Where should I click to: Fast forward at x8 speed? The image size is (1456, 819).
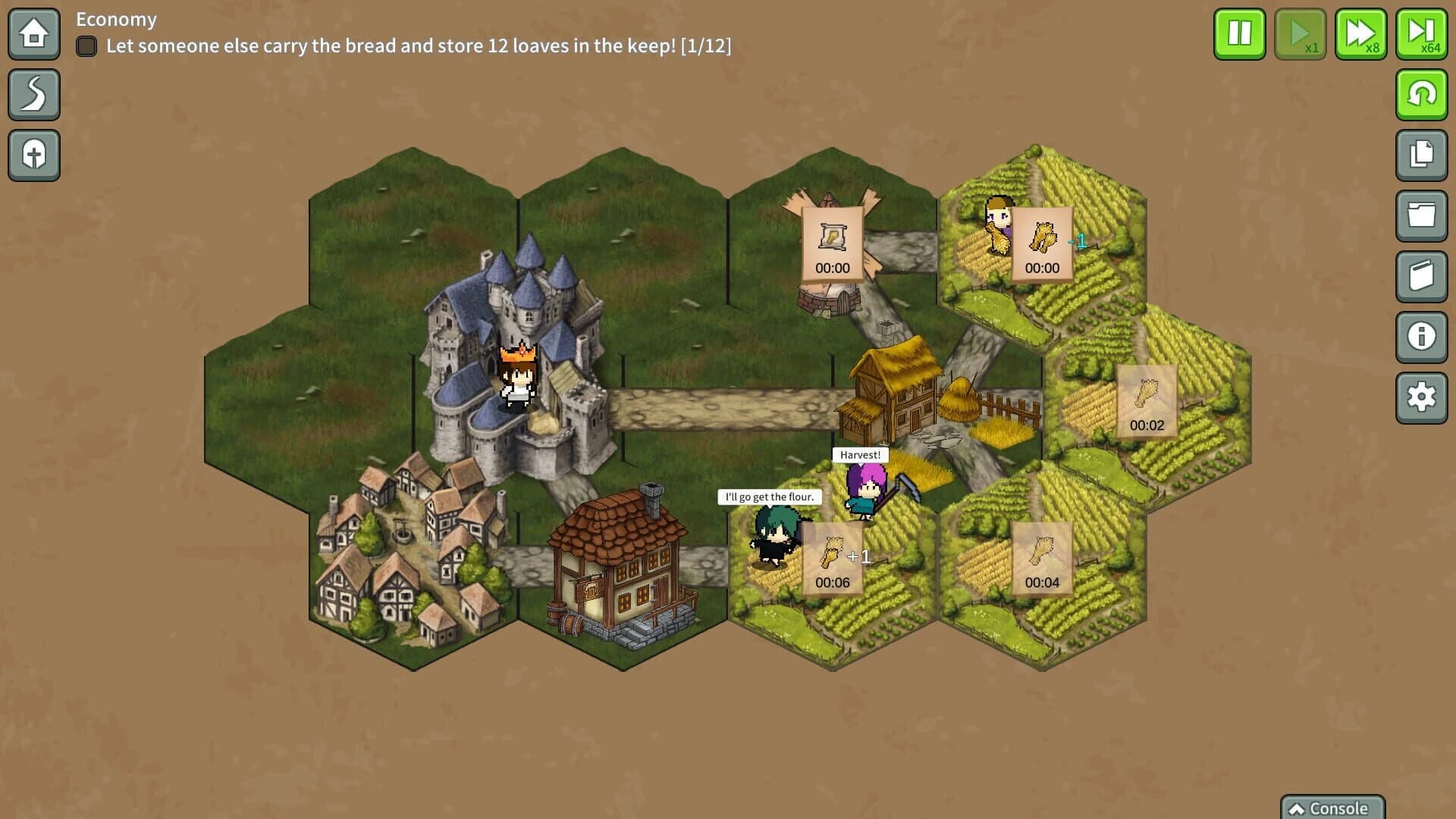(x=1360, y=34)
